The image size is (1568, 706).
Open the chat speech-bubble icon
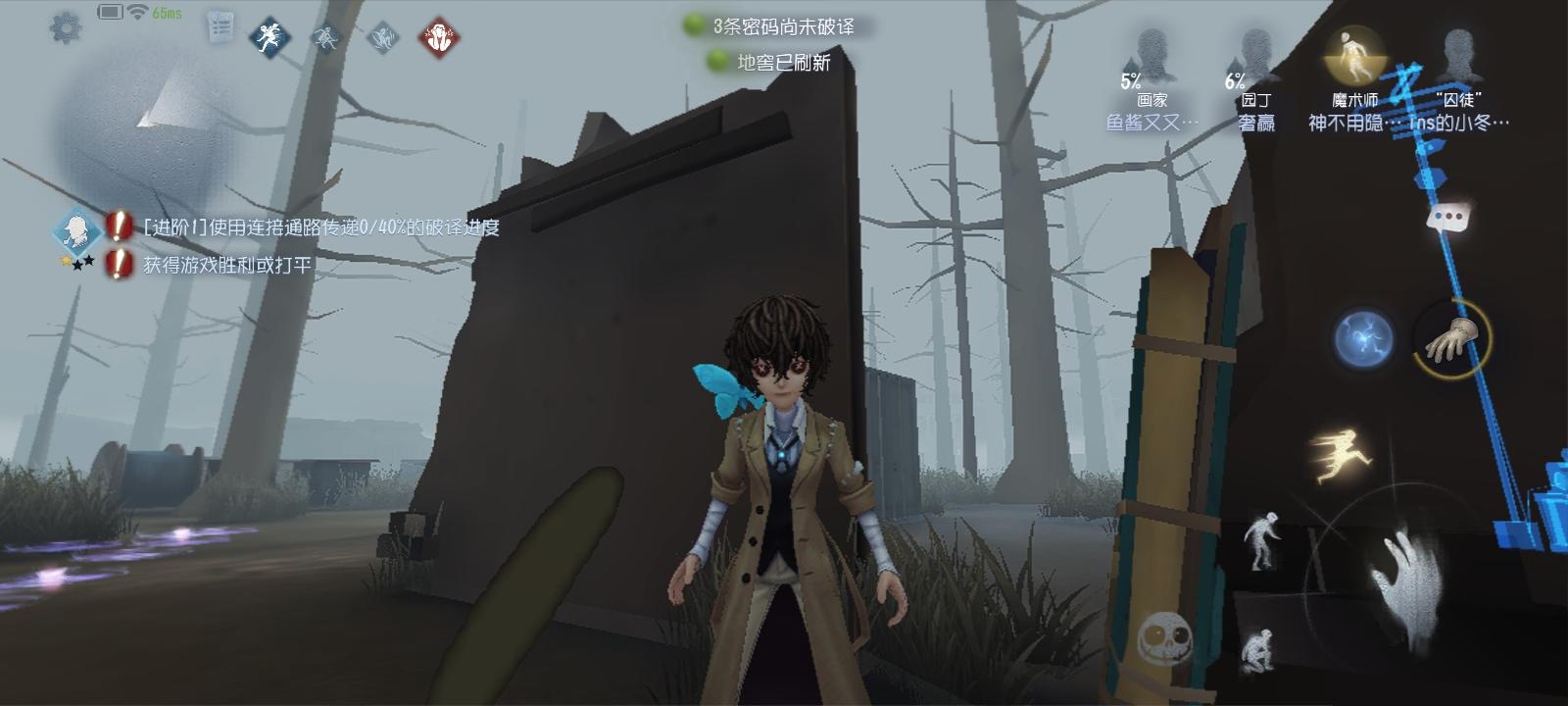coord(1446,217)
